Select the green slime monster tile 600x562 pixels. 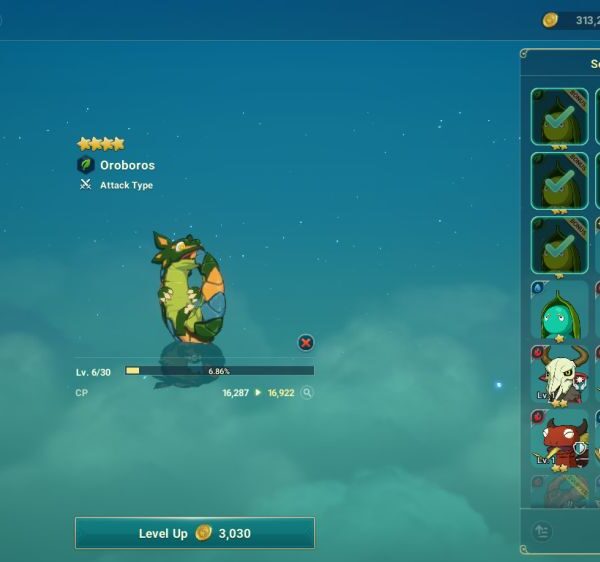coord(559,310)
